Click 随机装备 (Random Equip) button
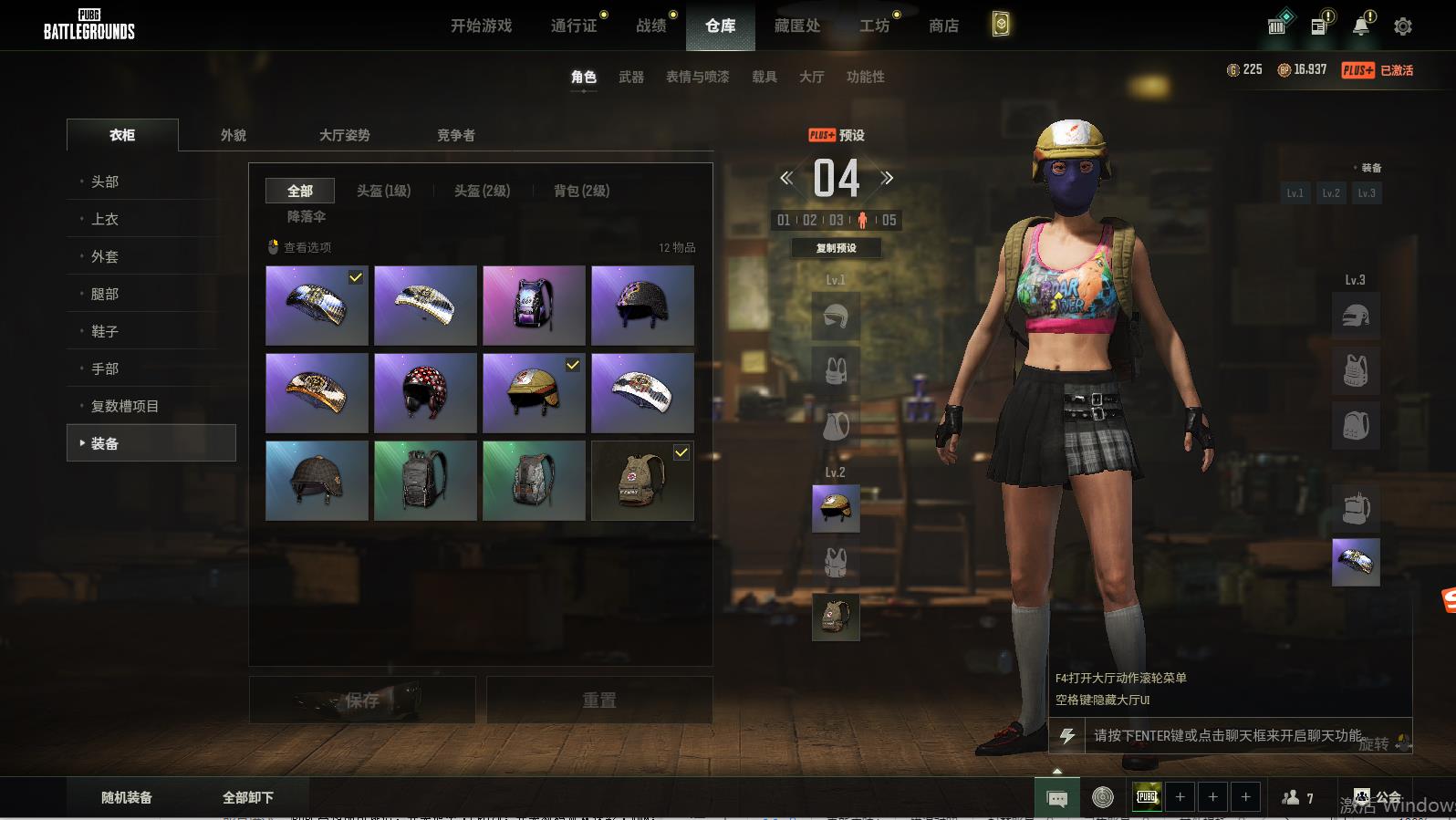 click(127, 797)
